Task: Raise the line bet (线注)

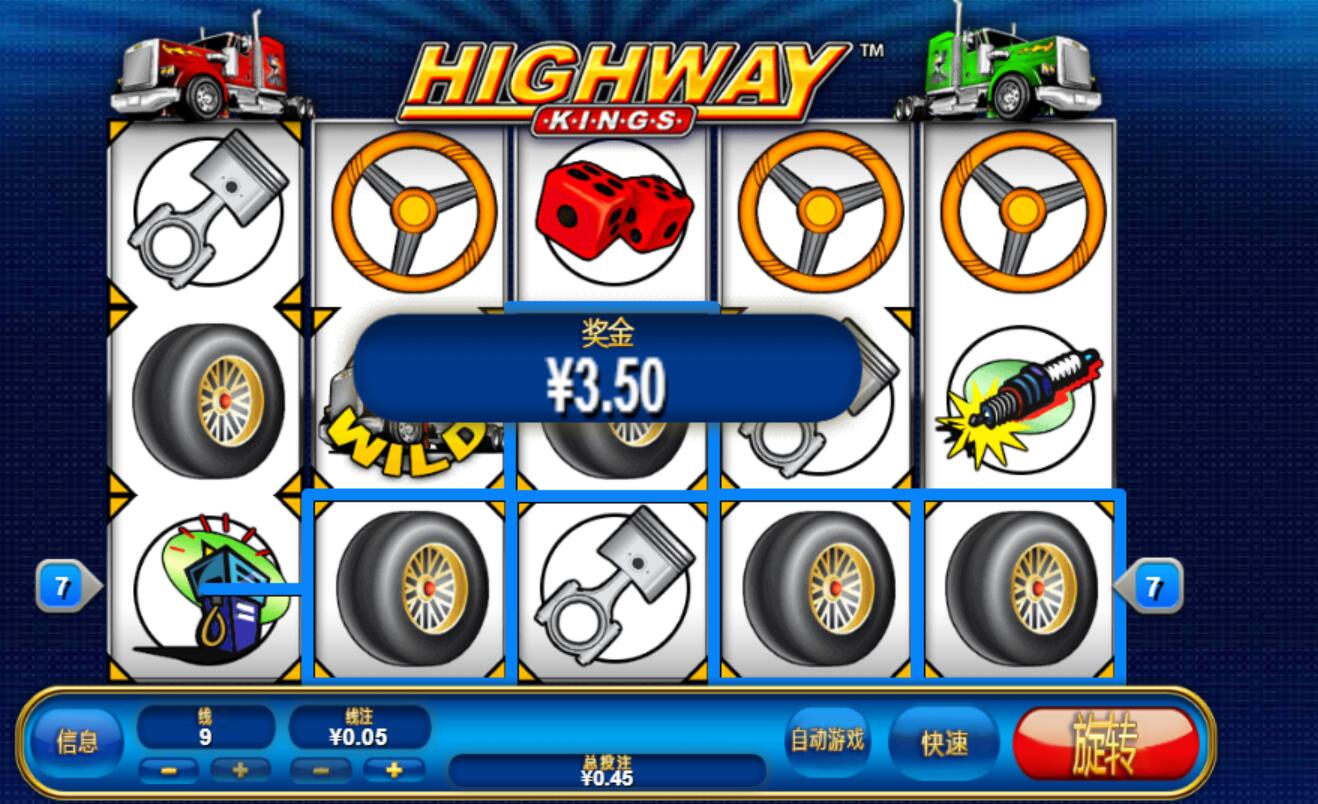Action: (x=394, y=770)
